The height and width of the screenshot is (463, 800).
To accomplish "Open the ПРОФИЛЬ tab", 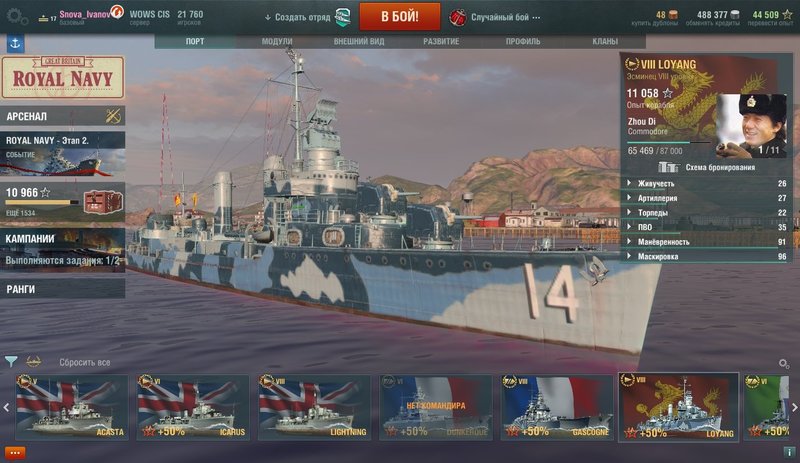I will click(523, 42).
